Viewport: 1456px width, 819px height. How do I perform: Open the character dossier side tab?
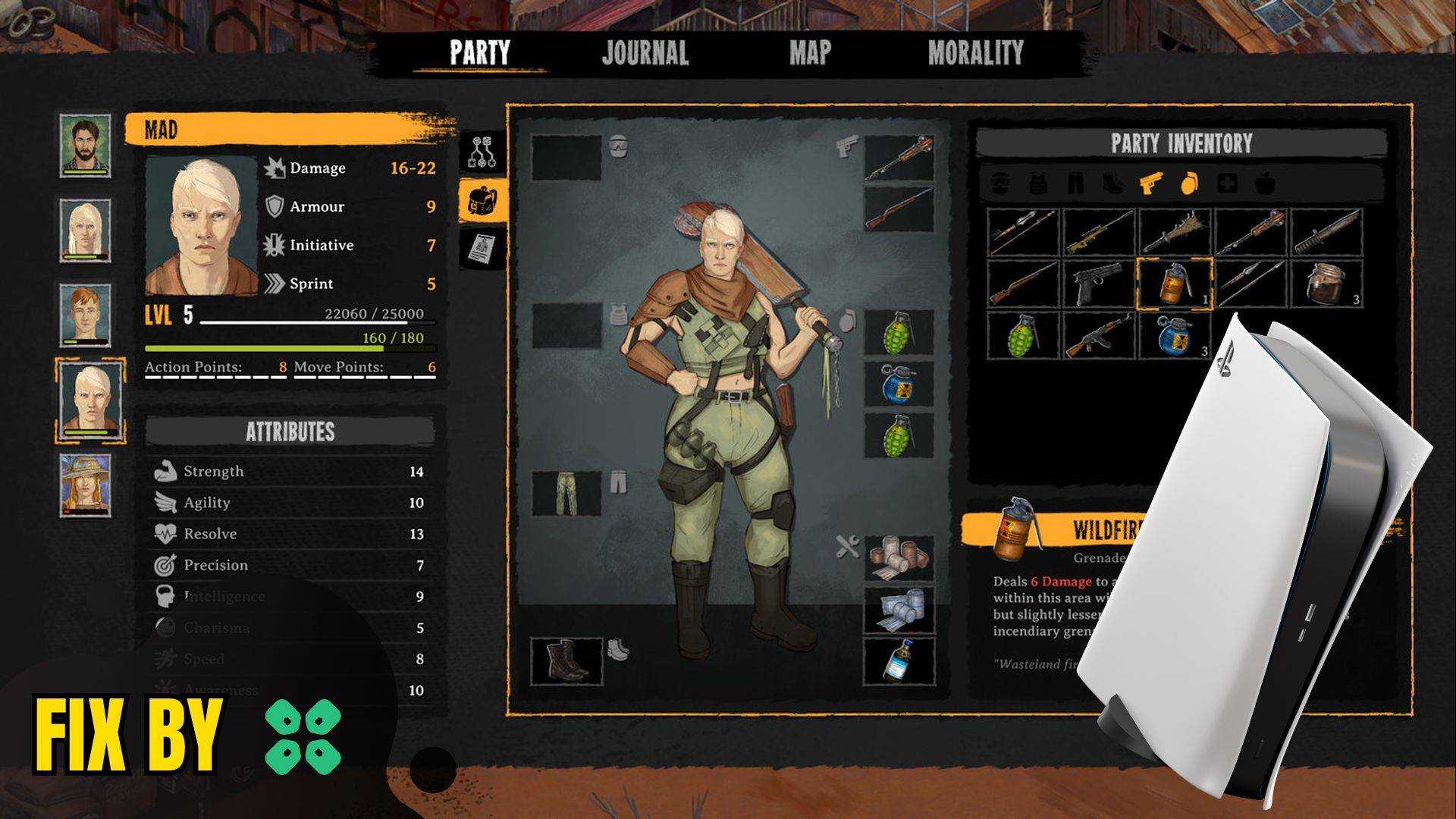point(482,249)
